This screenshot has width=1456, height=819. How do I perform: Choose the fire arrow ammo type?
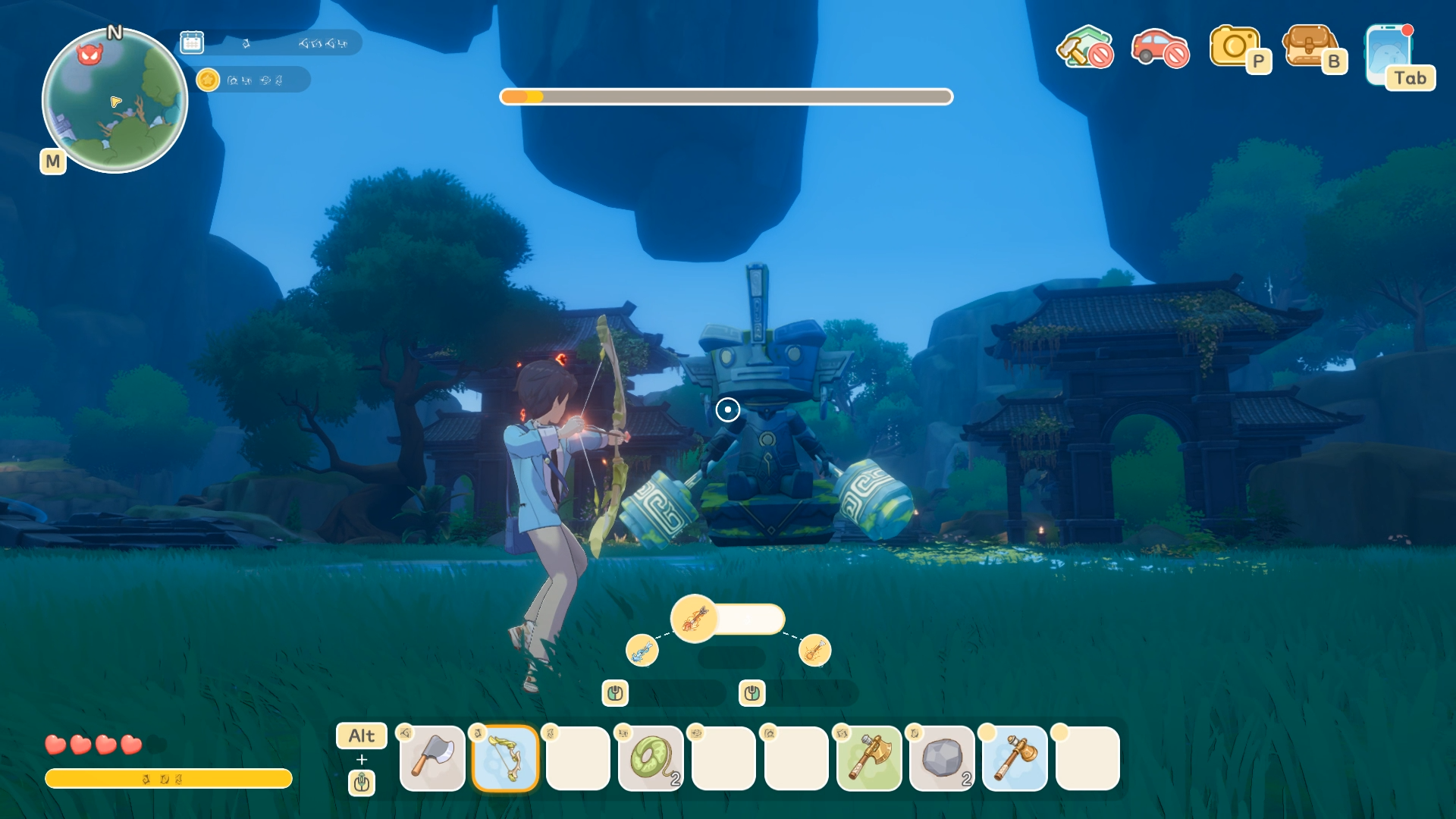pyautogui.click(x=694, y=619)
